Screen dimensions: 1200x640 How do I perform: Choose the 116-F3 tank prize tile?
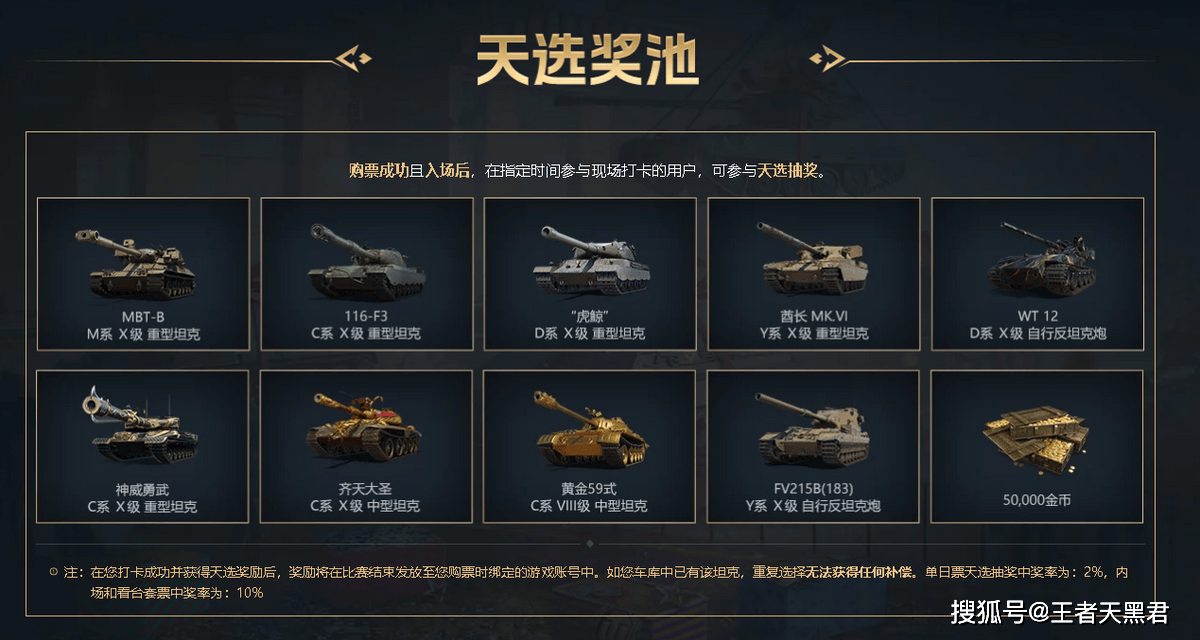coord(366,273)
